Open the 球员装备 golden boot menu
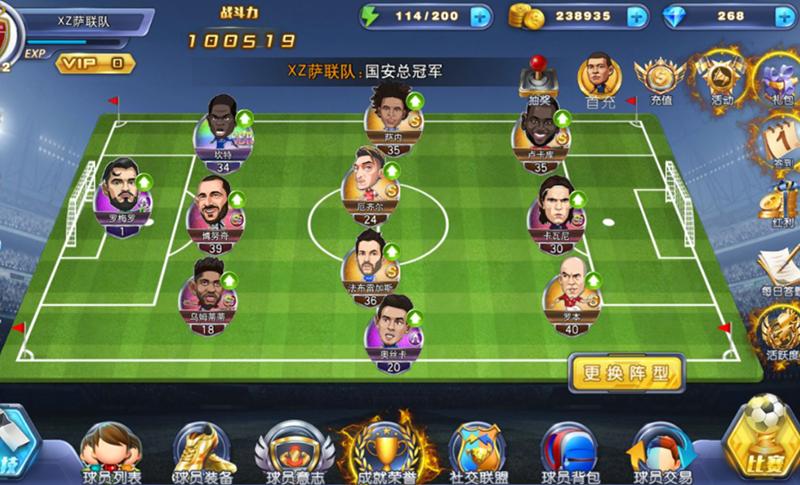Screen dimensions: 800x485 pyautogui.click(x=203, y=448)
